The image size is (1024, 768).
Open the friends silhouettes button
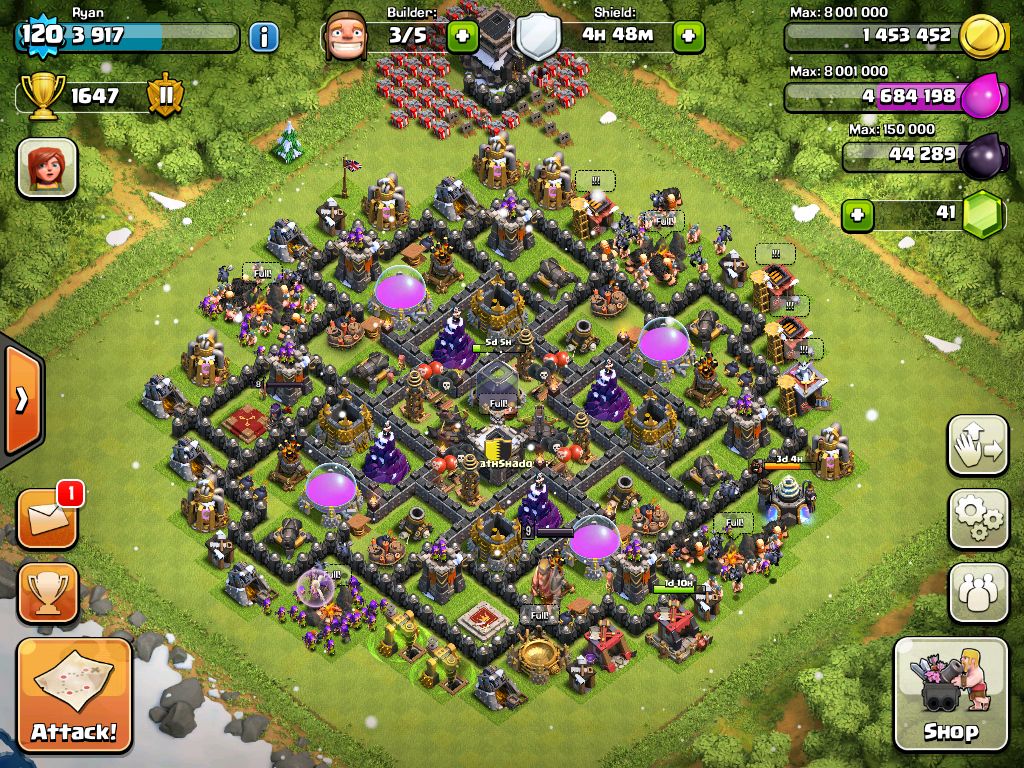tap(978, 592)
